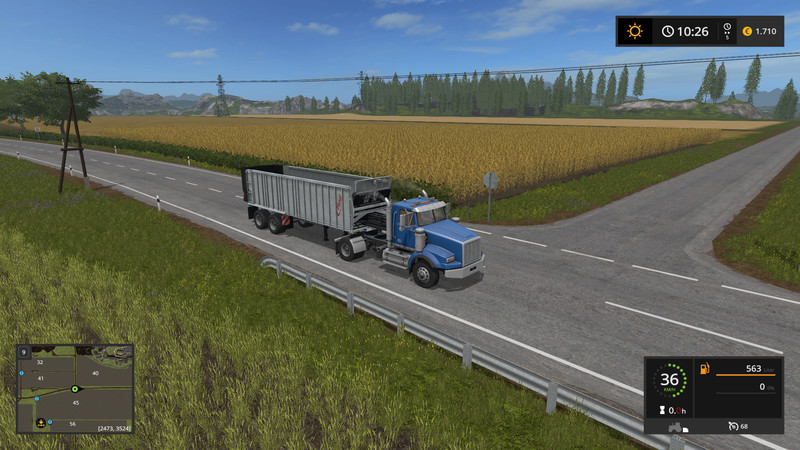Click the sunny weather icon
This screenshot has height=450, width=800.
click(x=634, y=31)
